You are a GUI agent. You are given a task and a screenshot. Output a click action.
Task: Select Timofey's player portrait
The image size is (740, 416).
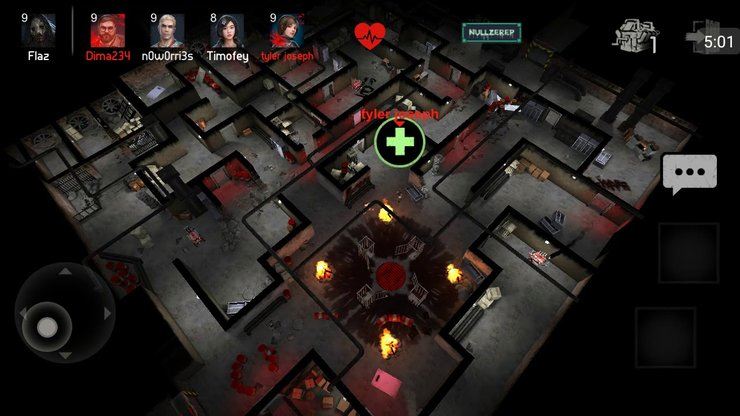click(x=230, y=31)
